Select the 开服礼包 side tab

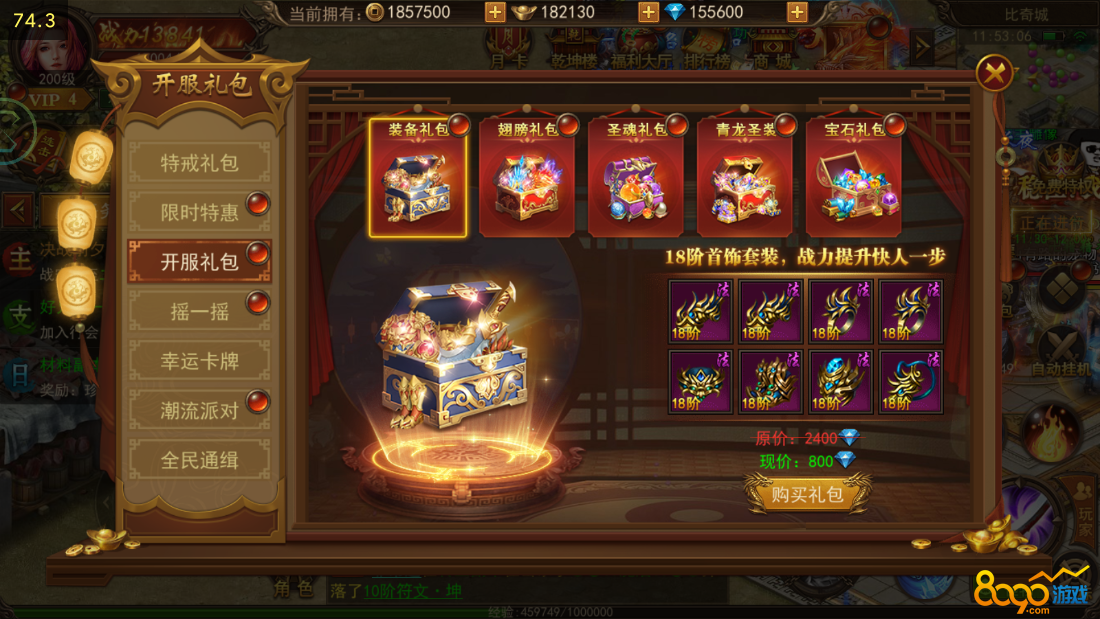(x=200, y=262)
